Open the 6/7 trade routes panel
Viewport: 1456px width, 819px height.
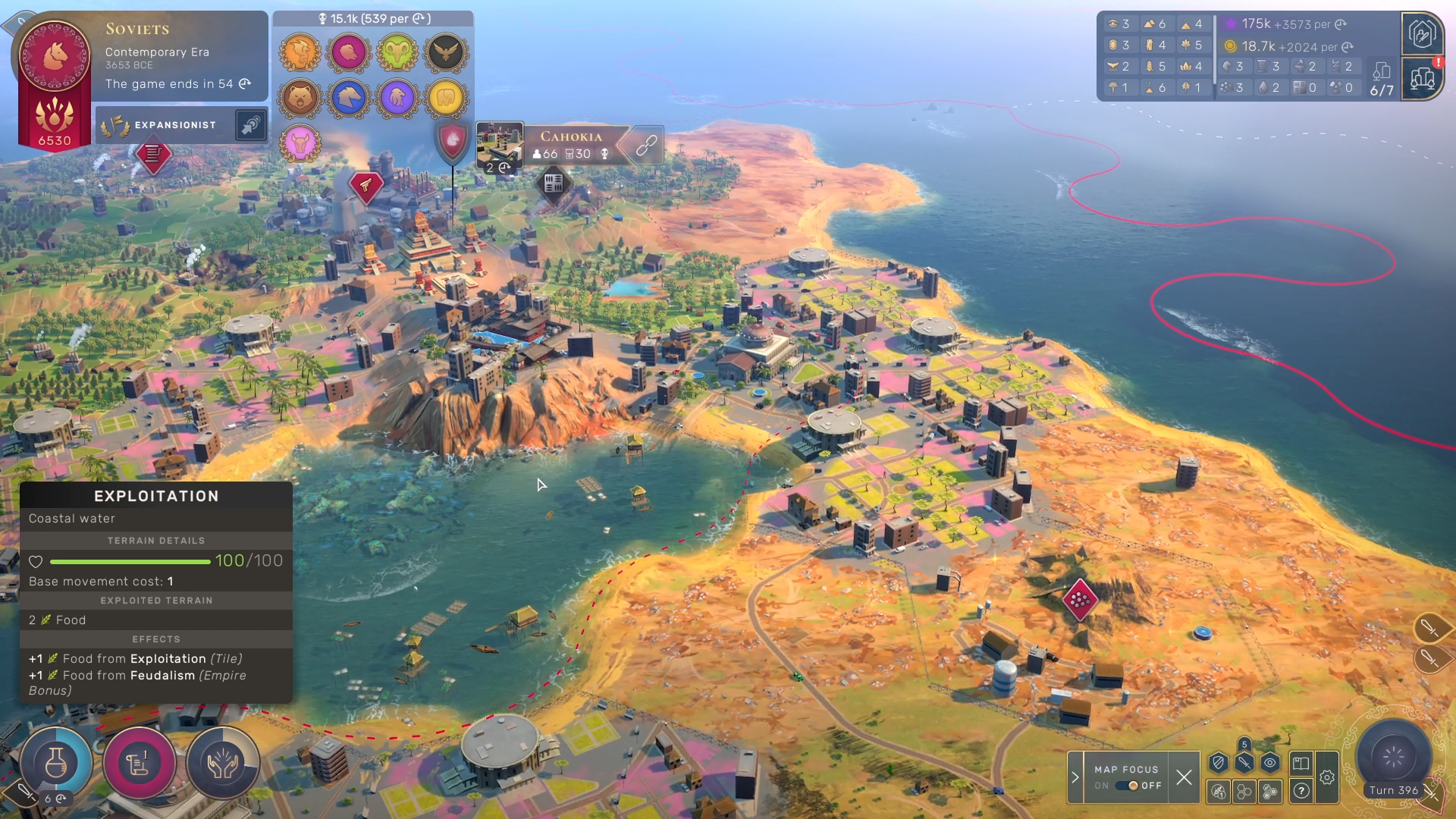point(1382,76)
